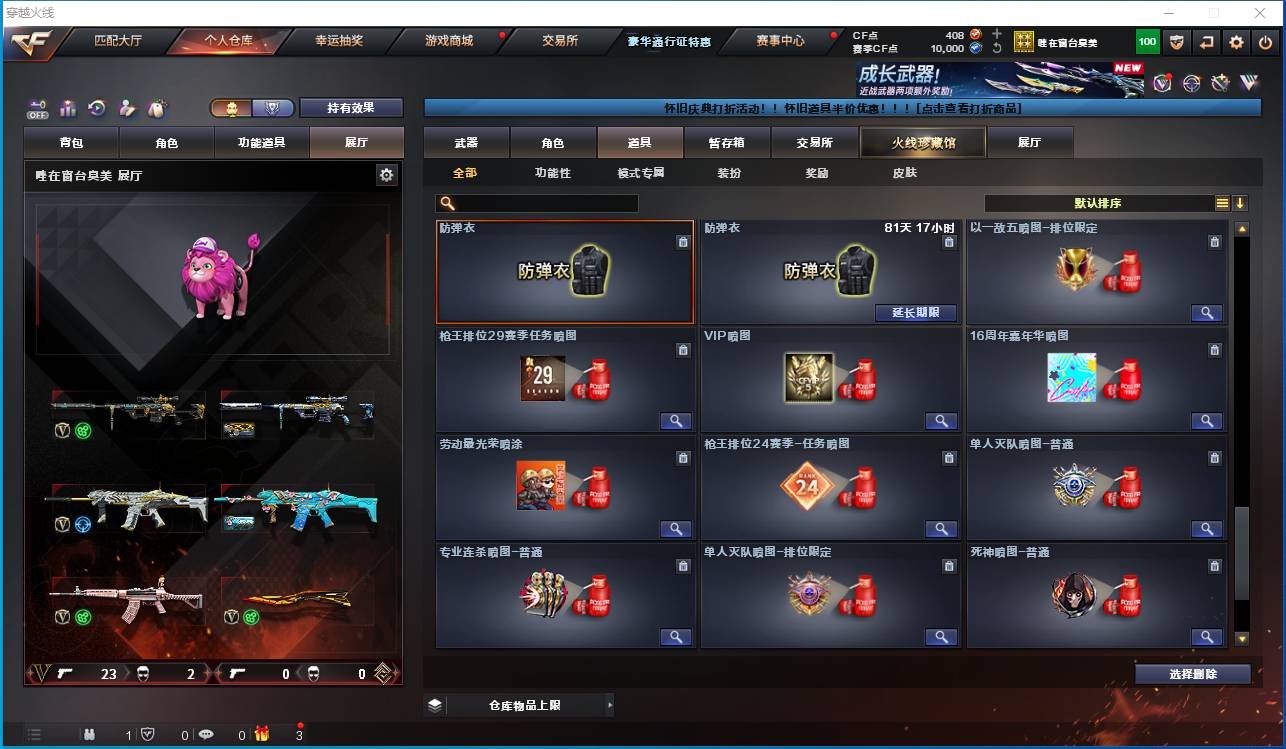Click the shield security icon near the gear

1176,42
